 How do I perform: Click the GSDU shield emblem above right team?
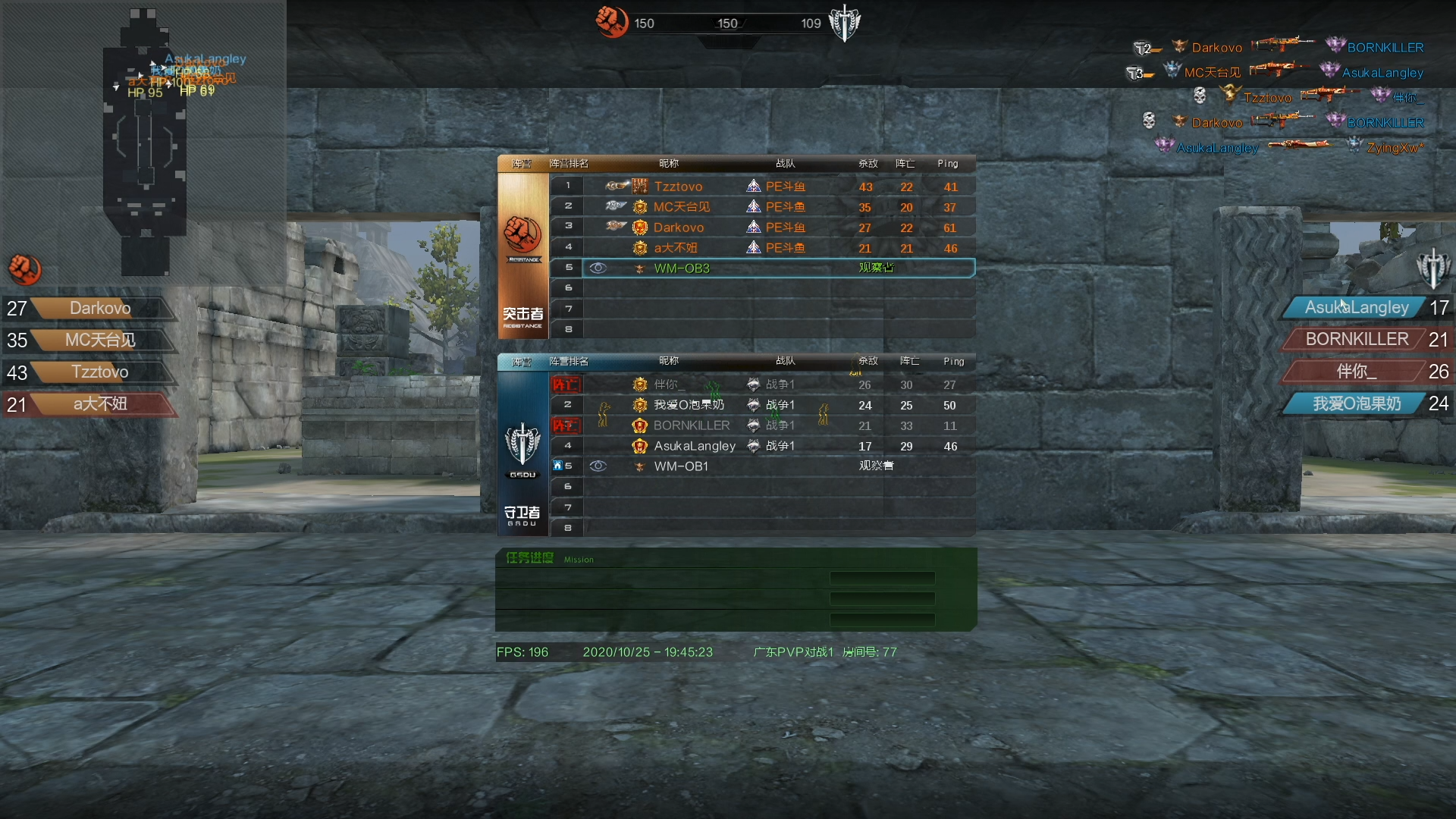click(x=1432, y=268)
